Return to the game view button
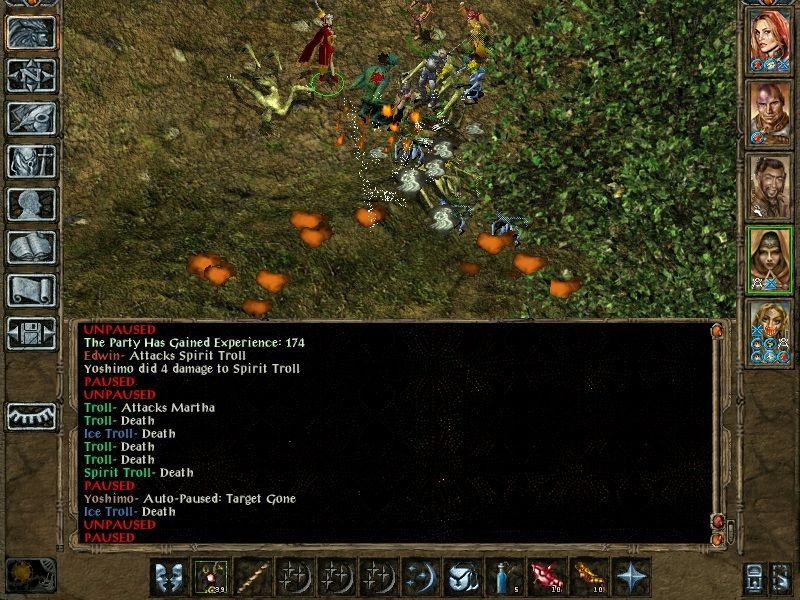800x600 pixels. click(31, 33)
